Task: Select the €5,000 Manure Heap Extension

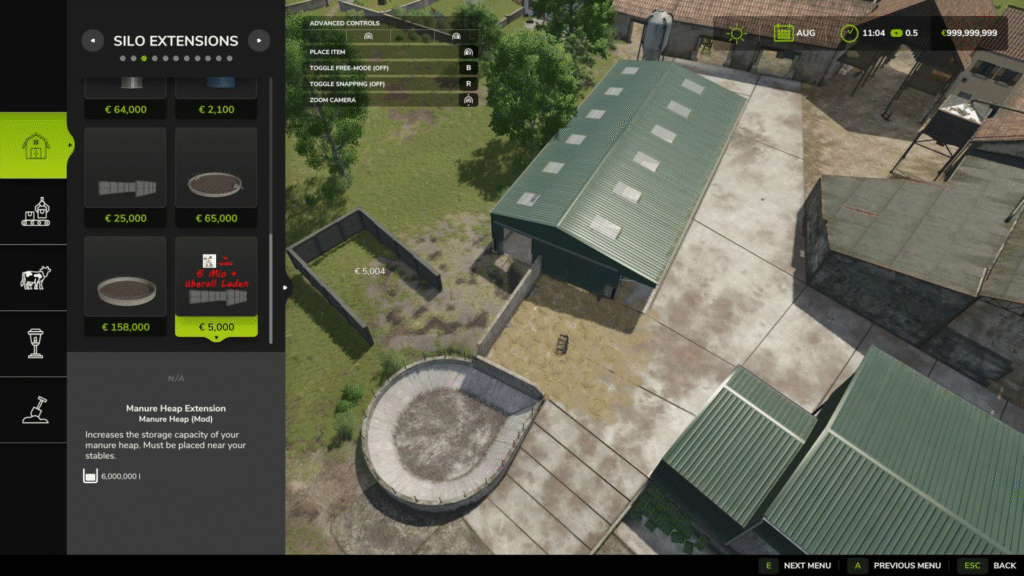Action: [216, 286]
